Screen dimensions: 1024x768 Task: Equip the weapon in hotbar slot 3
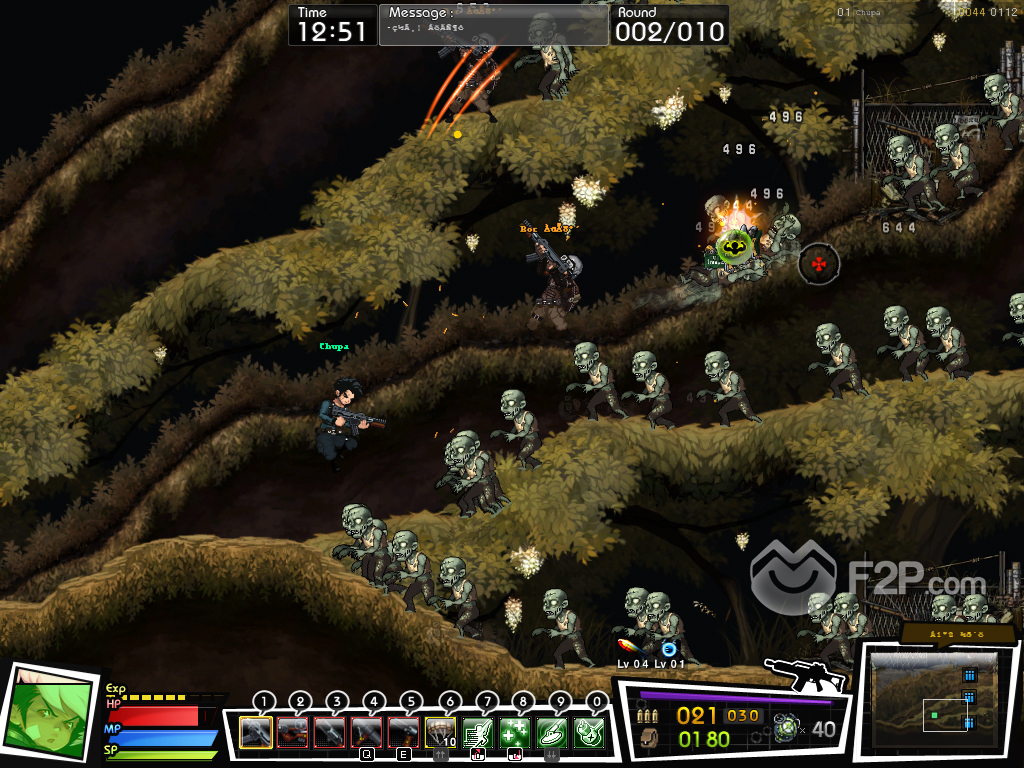329,733
